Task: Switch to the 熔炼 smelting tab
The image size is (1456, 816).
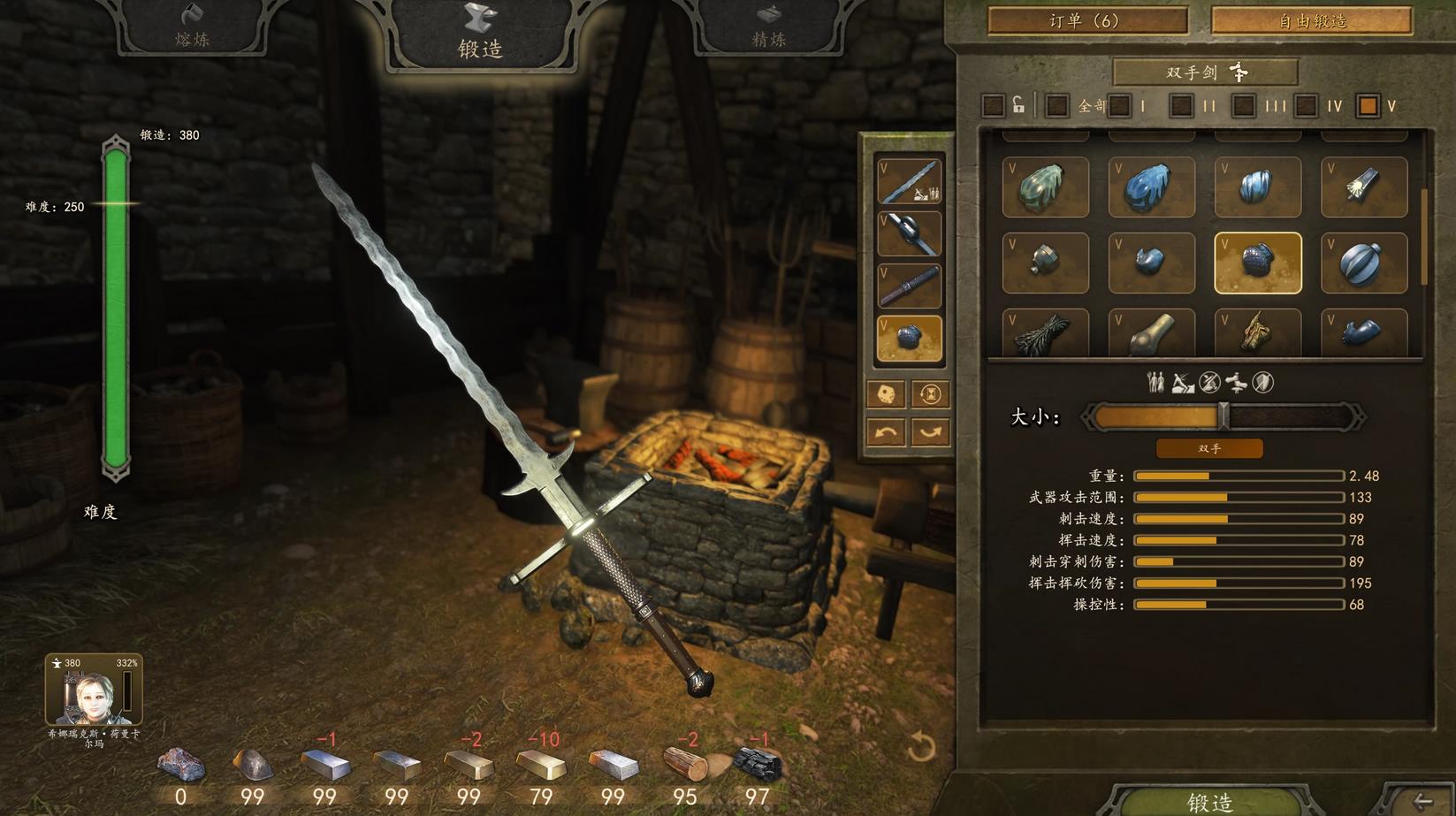Action: (192, 27)
